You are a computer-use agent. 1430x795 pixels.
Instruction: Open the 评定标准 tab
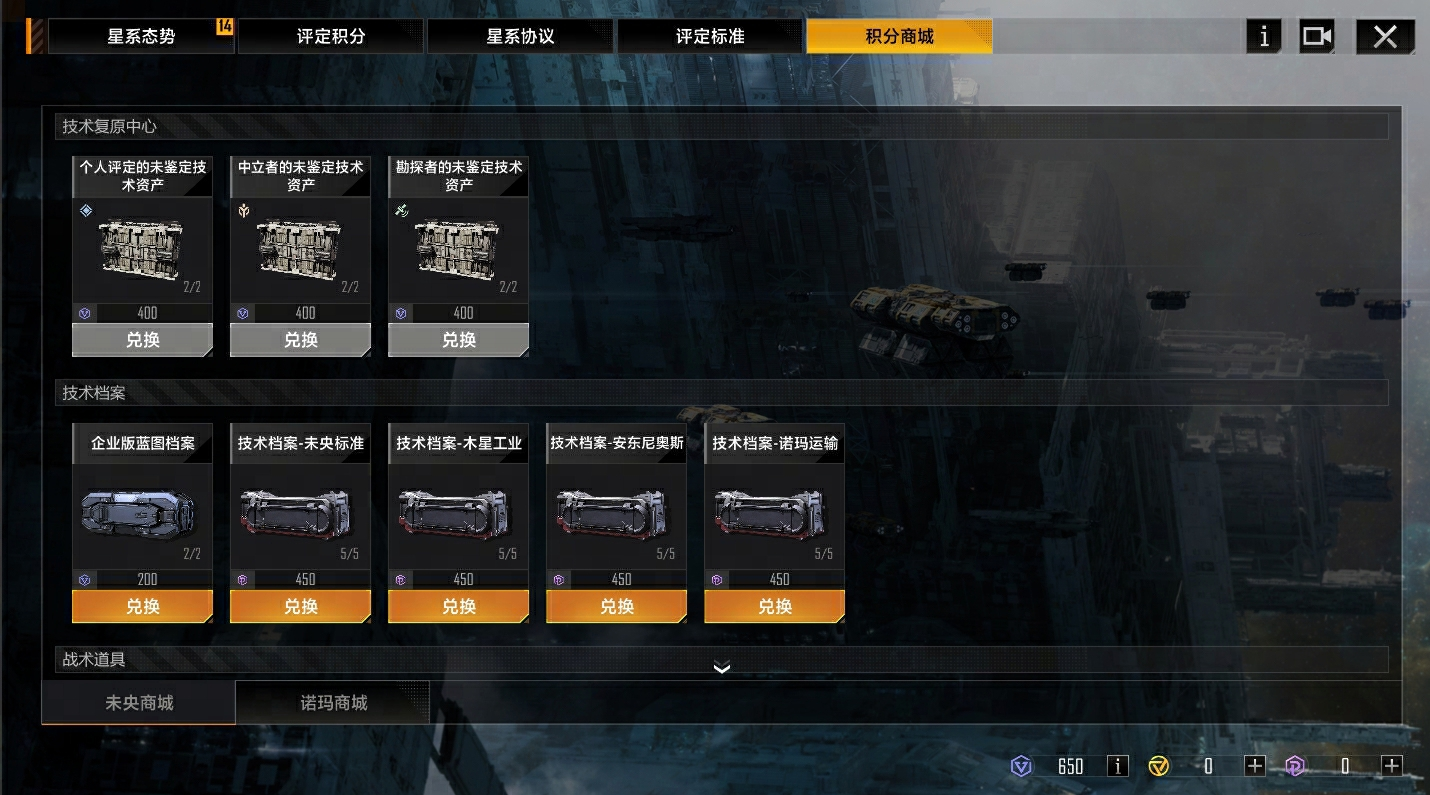point(710,35)
